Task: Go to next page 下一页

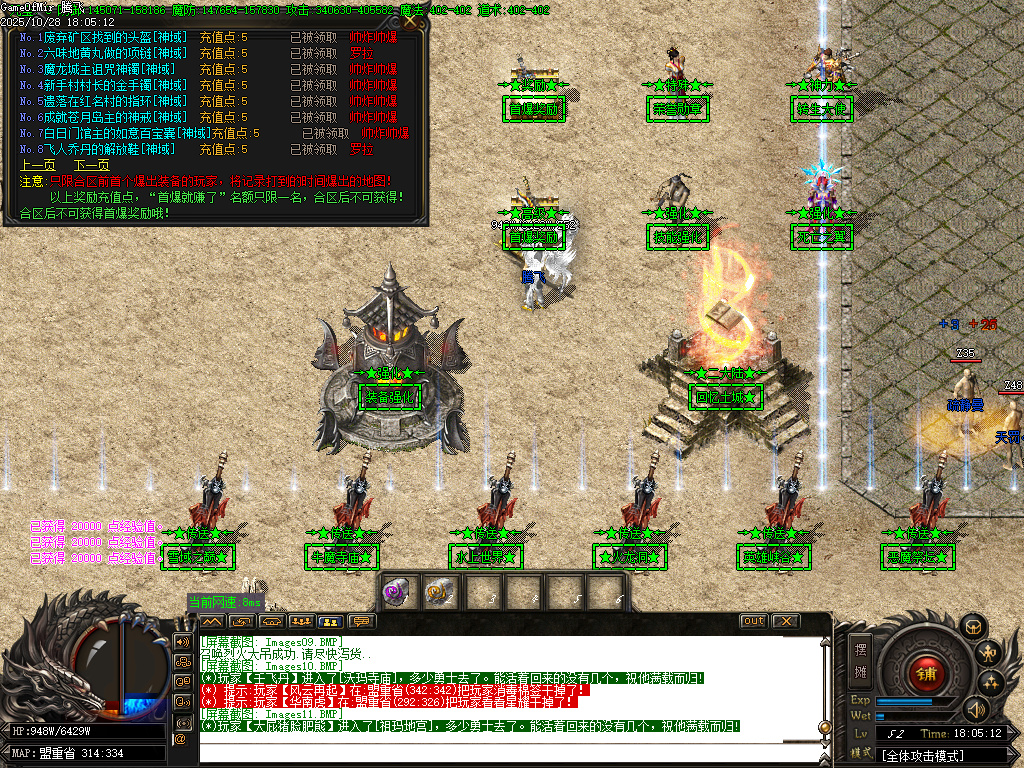Action: point(91,165)
